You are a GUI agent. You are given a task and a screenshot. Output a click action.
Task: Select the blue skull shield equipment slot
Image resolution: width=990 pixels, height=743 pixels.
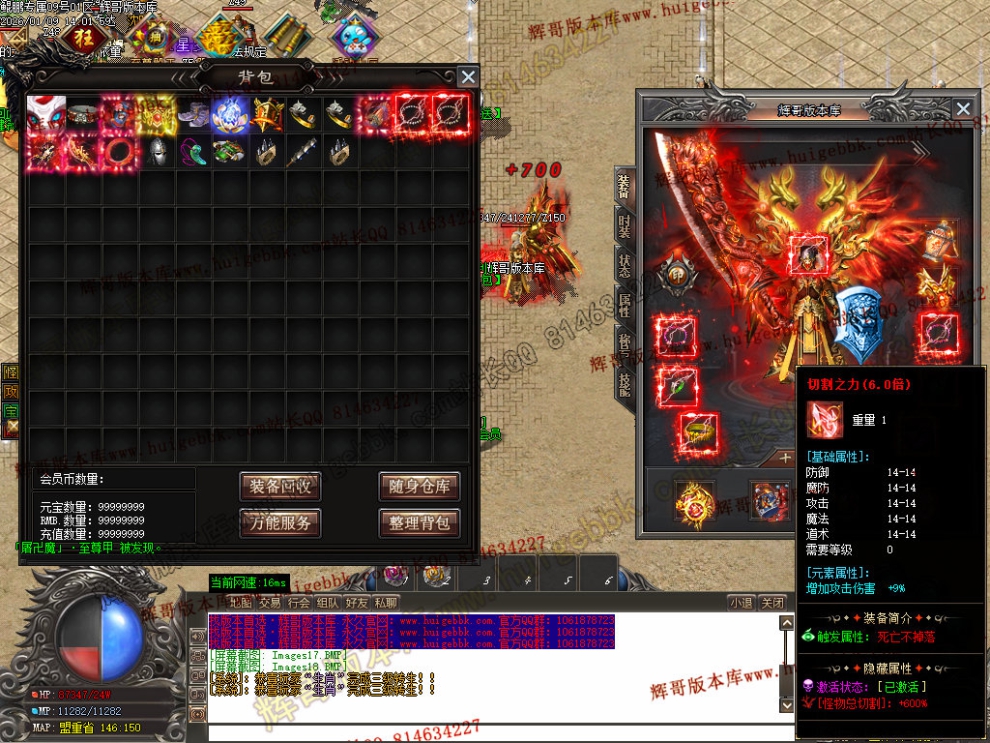click(858, 322)
